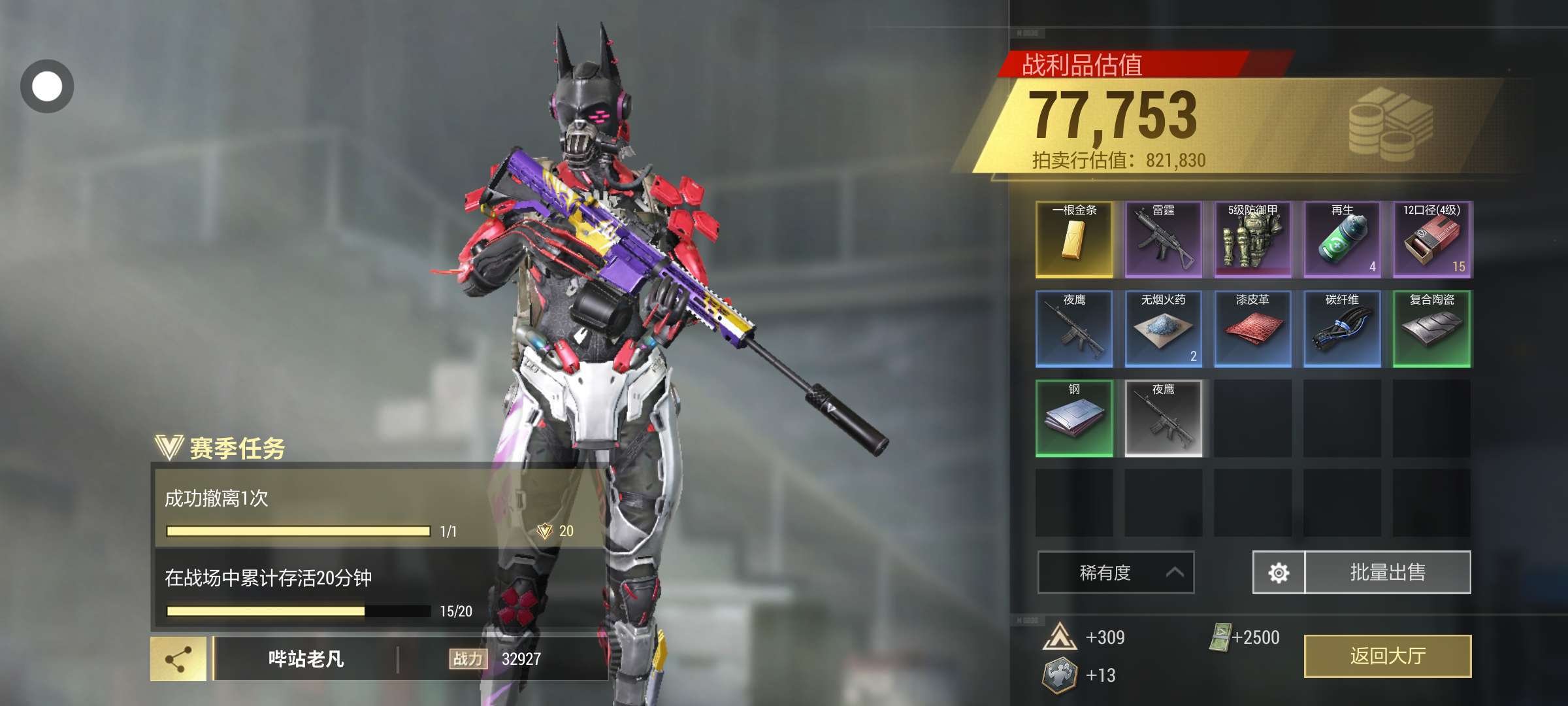Viewport: 1568px width, 706px height.
Task: Share results with the share icon button
Action: [x=178, y=659]
